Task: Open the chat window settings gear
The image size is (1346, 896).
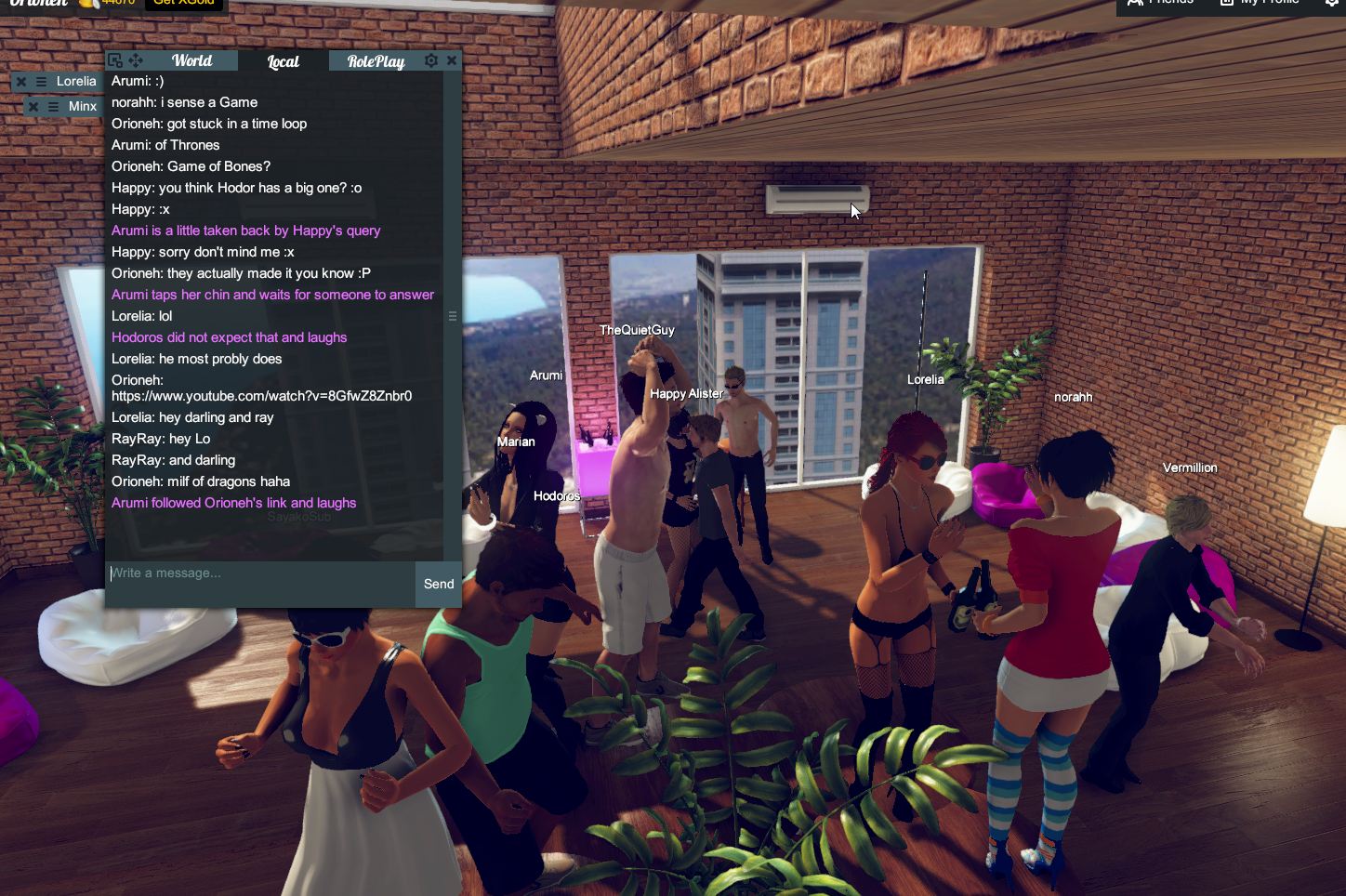Action: 430,59
